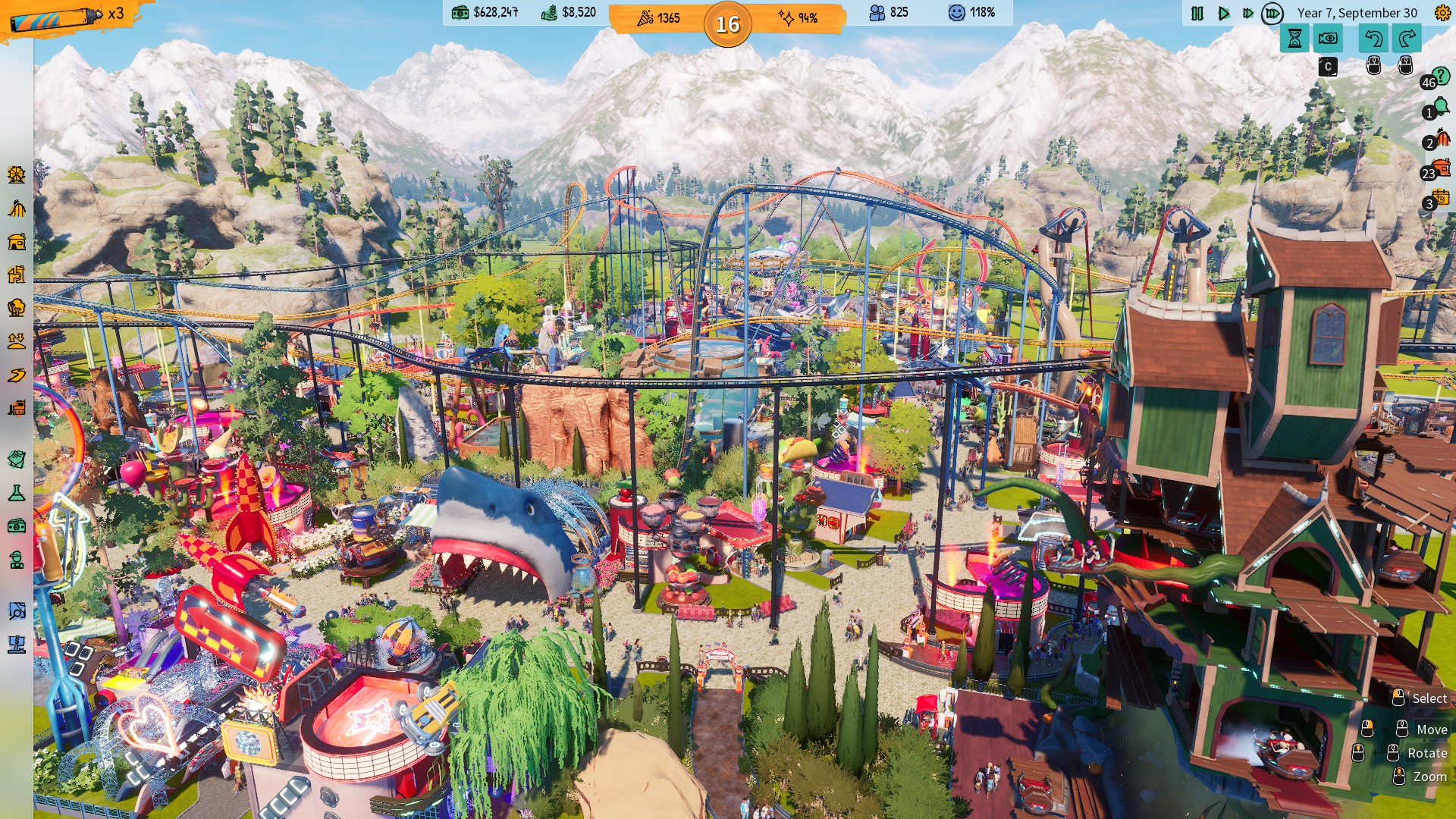
Task: Undo the last action
Action: click(1373, 38)
